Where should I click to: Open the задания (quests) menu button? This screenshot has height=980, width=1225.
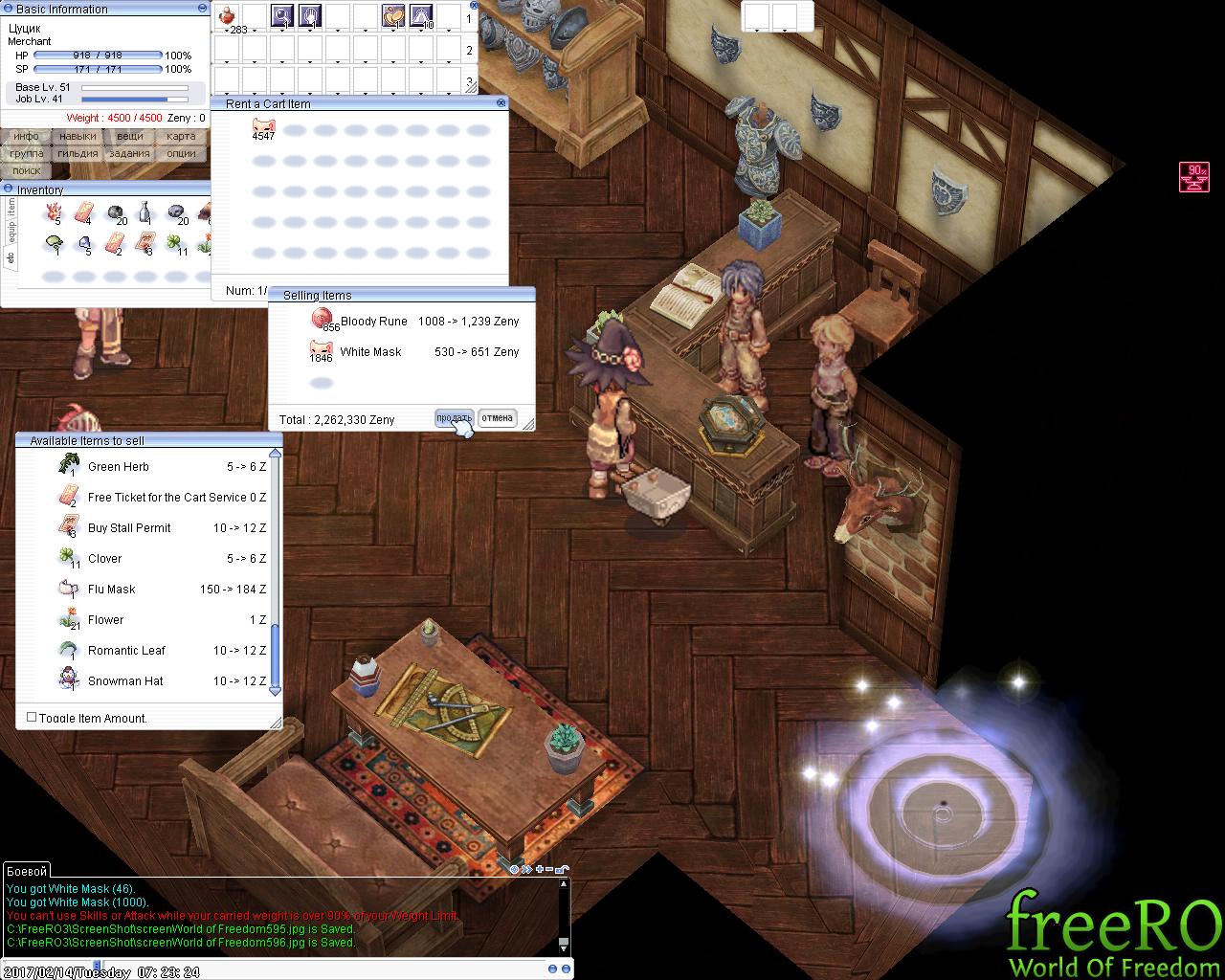(x=129, y=153)
